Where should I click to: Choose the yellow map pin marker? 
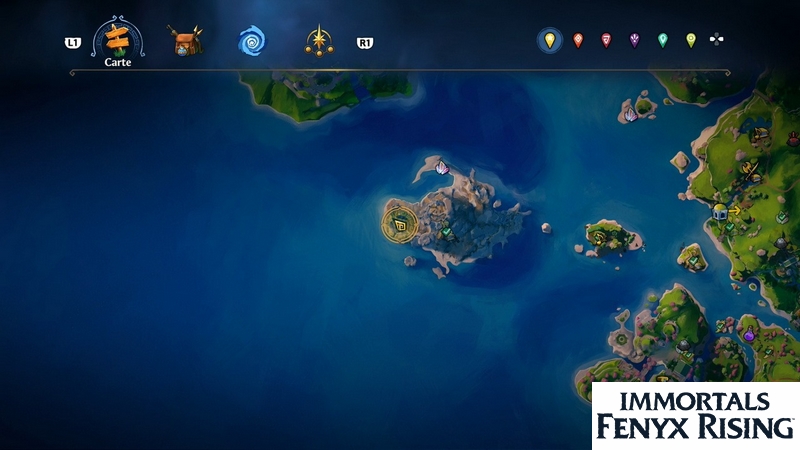point(548,40)
